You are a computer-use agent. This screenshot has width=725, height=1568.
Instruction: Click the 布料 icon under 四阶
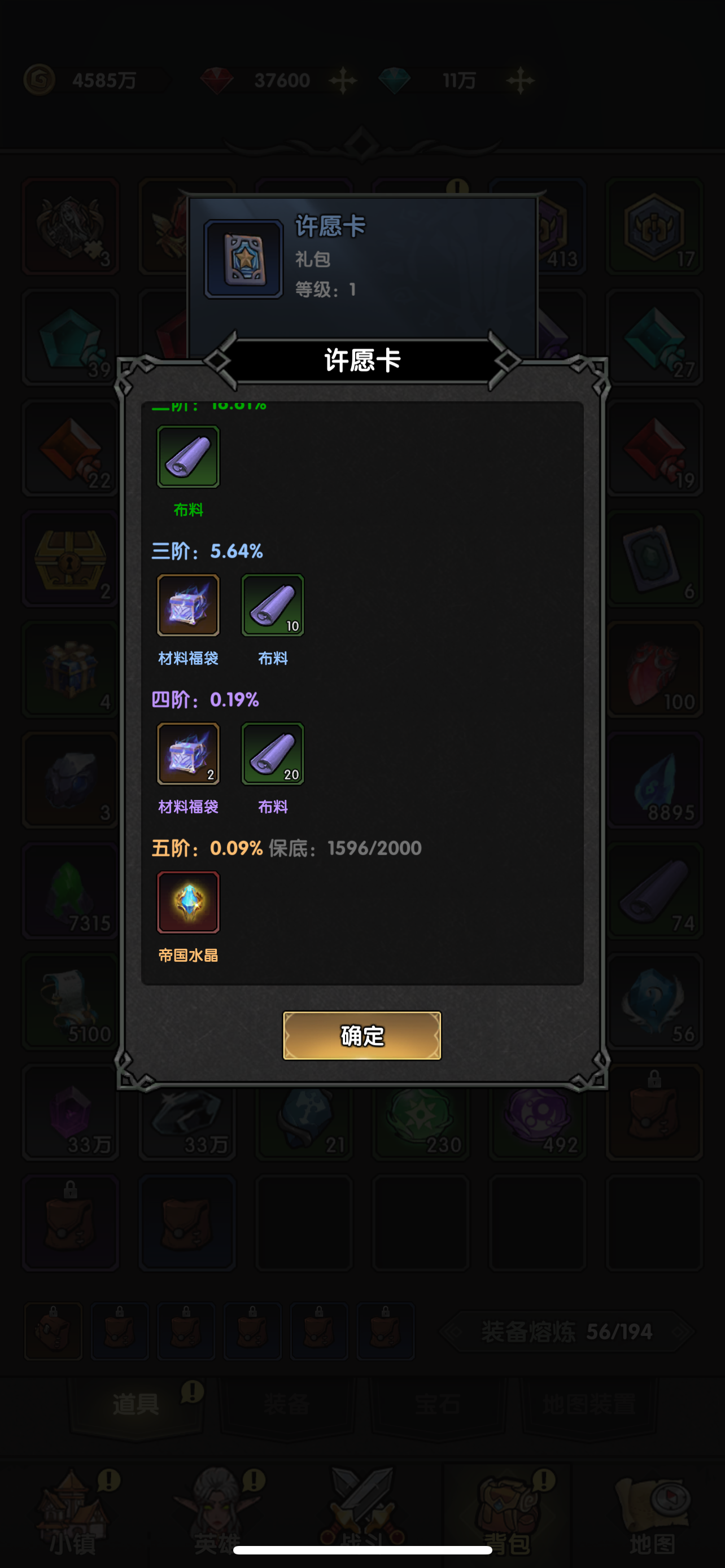(272, 754)
